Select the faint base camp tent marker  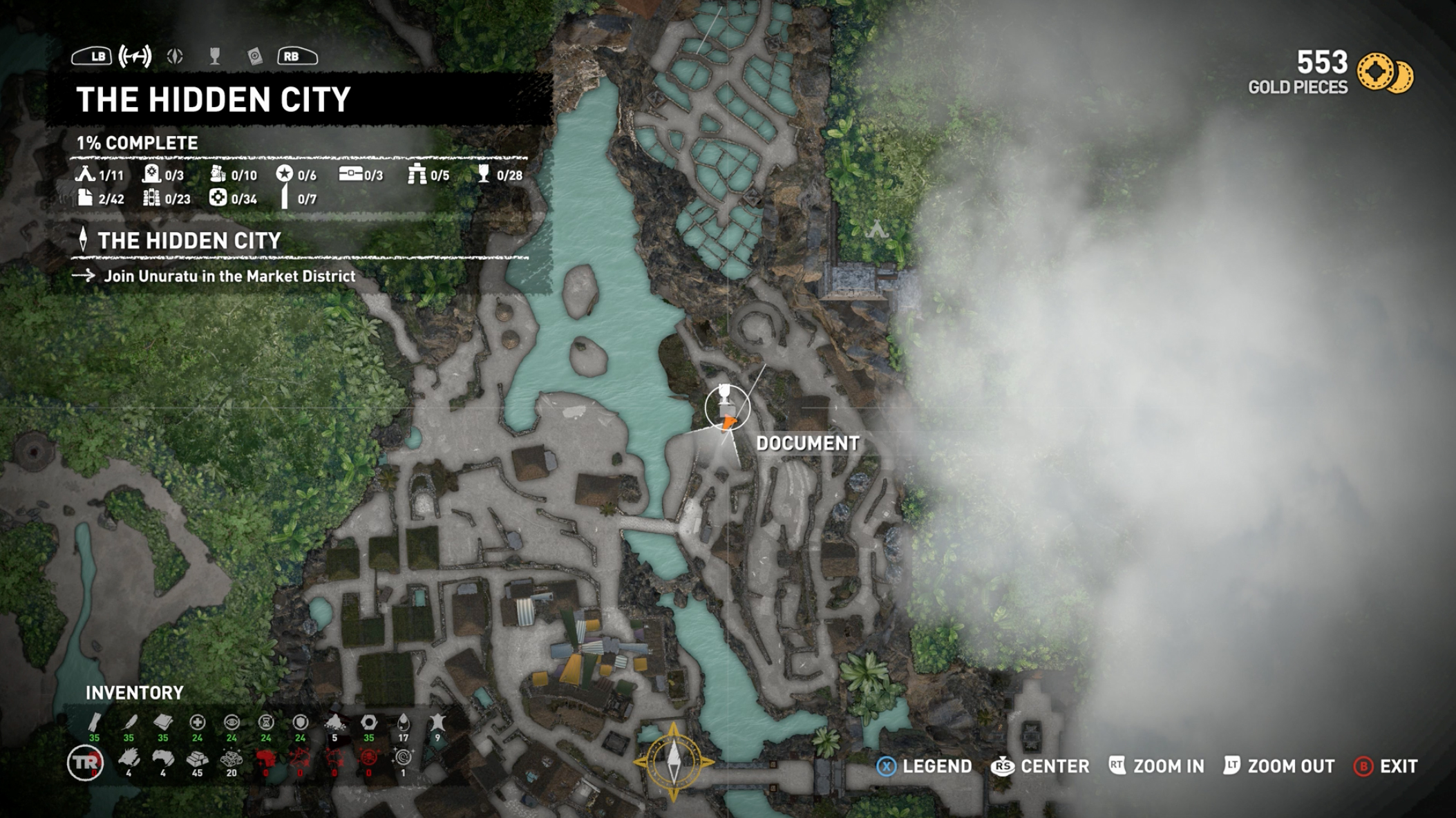point(876,228)
